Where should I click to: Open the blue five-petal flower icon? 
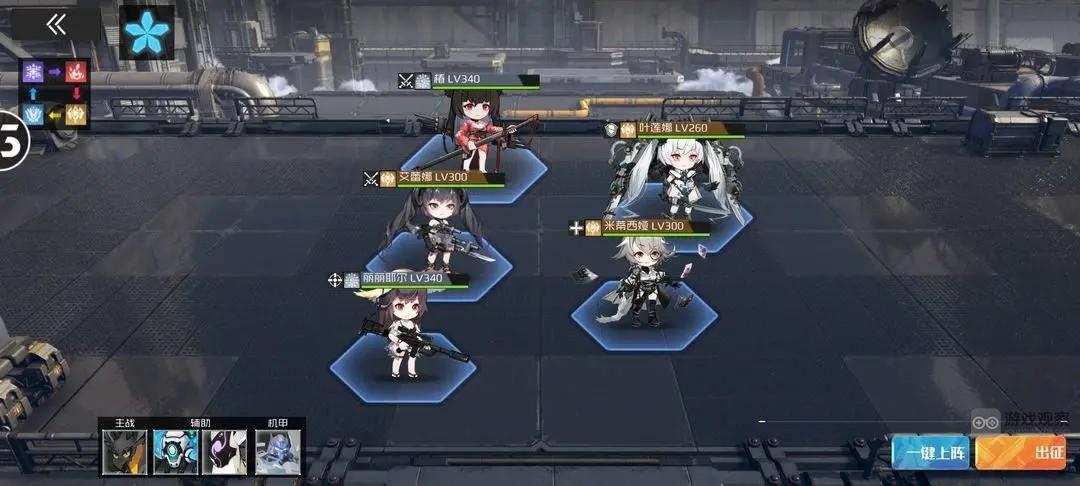click(x=147, y=33)
